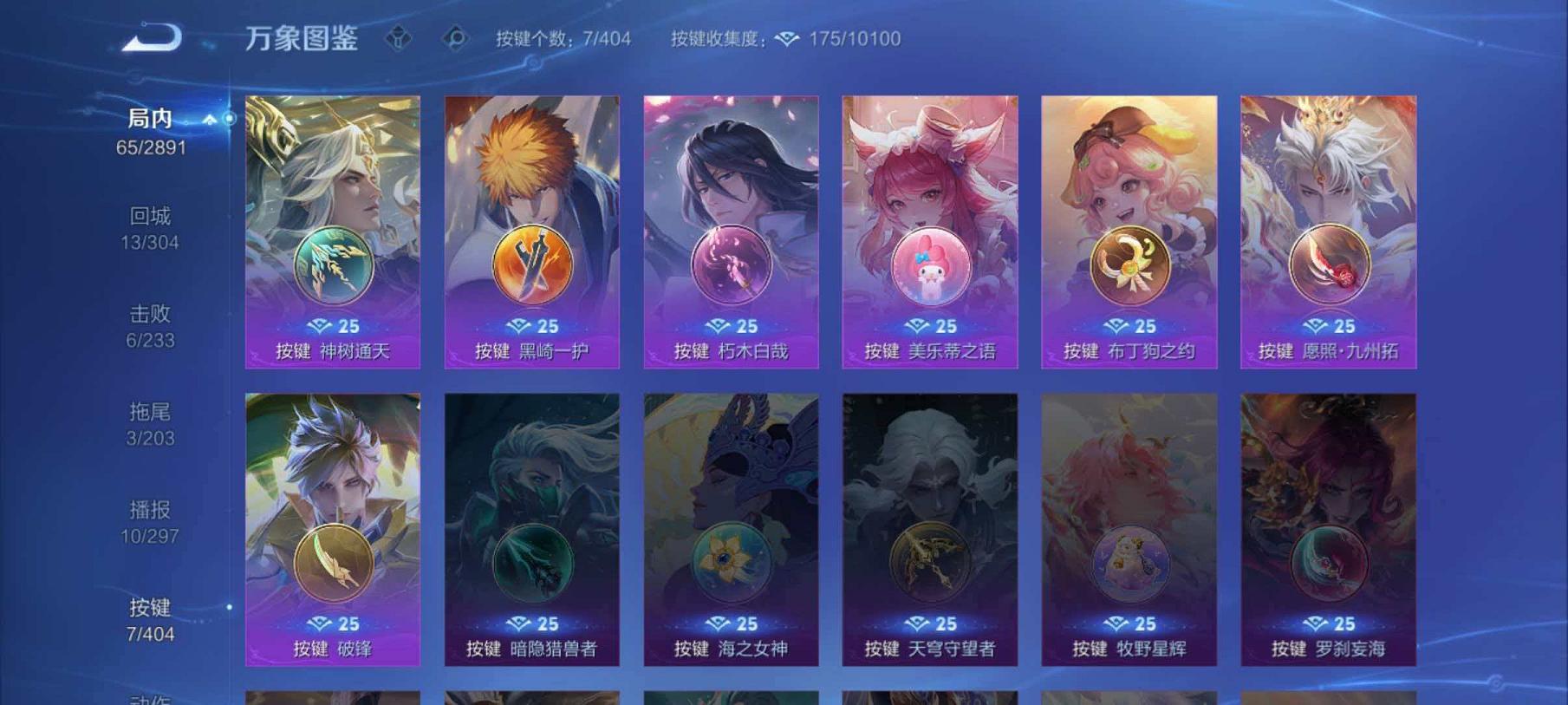Click the My Melody orb on 美乐蒂之语 card
This screenshot has height=705, width=1568.
click(x=930, y=264)
